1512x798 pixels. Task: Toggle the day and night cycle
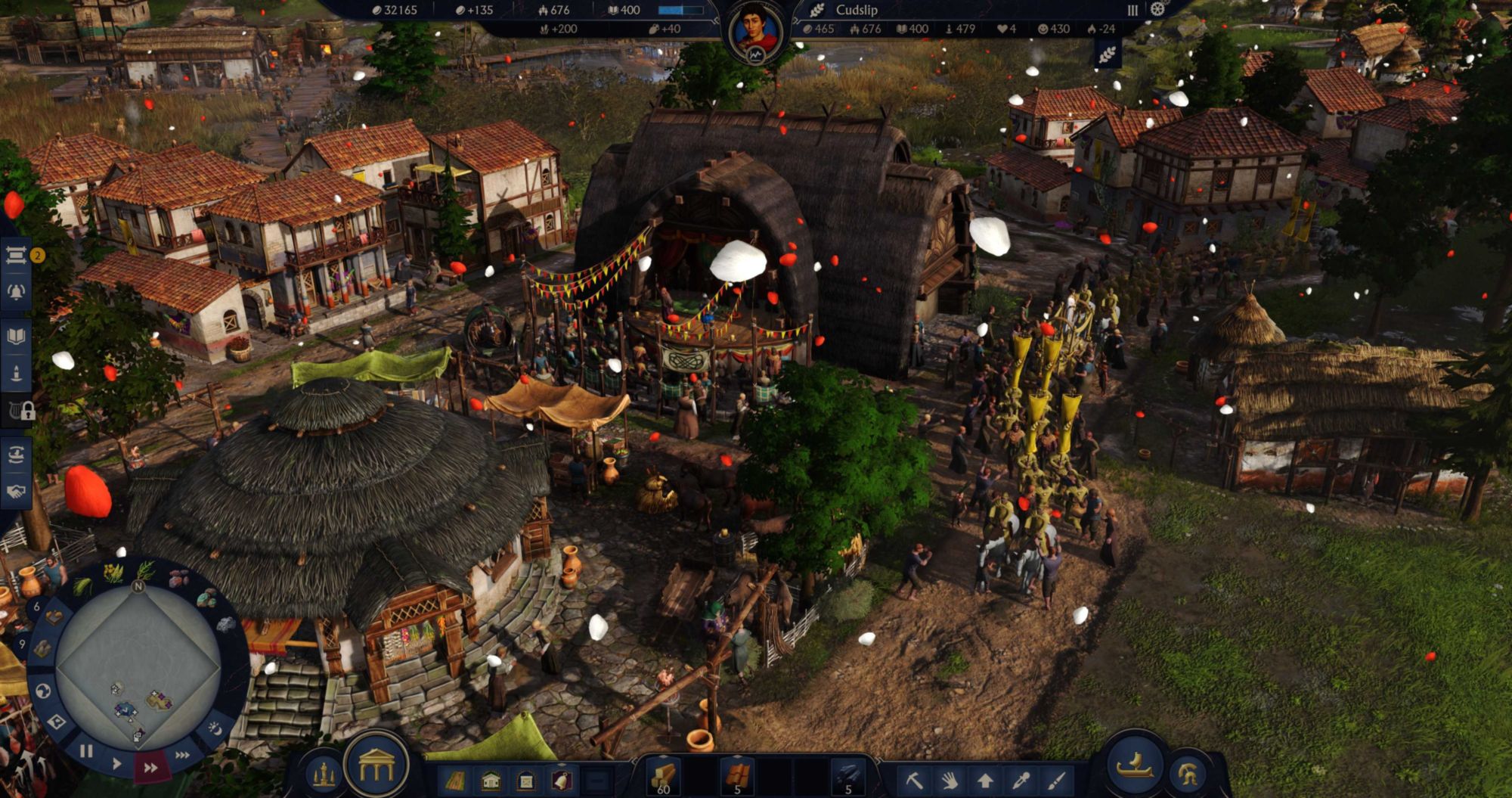tap(215, 728)
